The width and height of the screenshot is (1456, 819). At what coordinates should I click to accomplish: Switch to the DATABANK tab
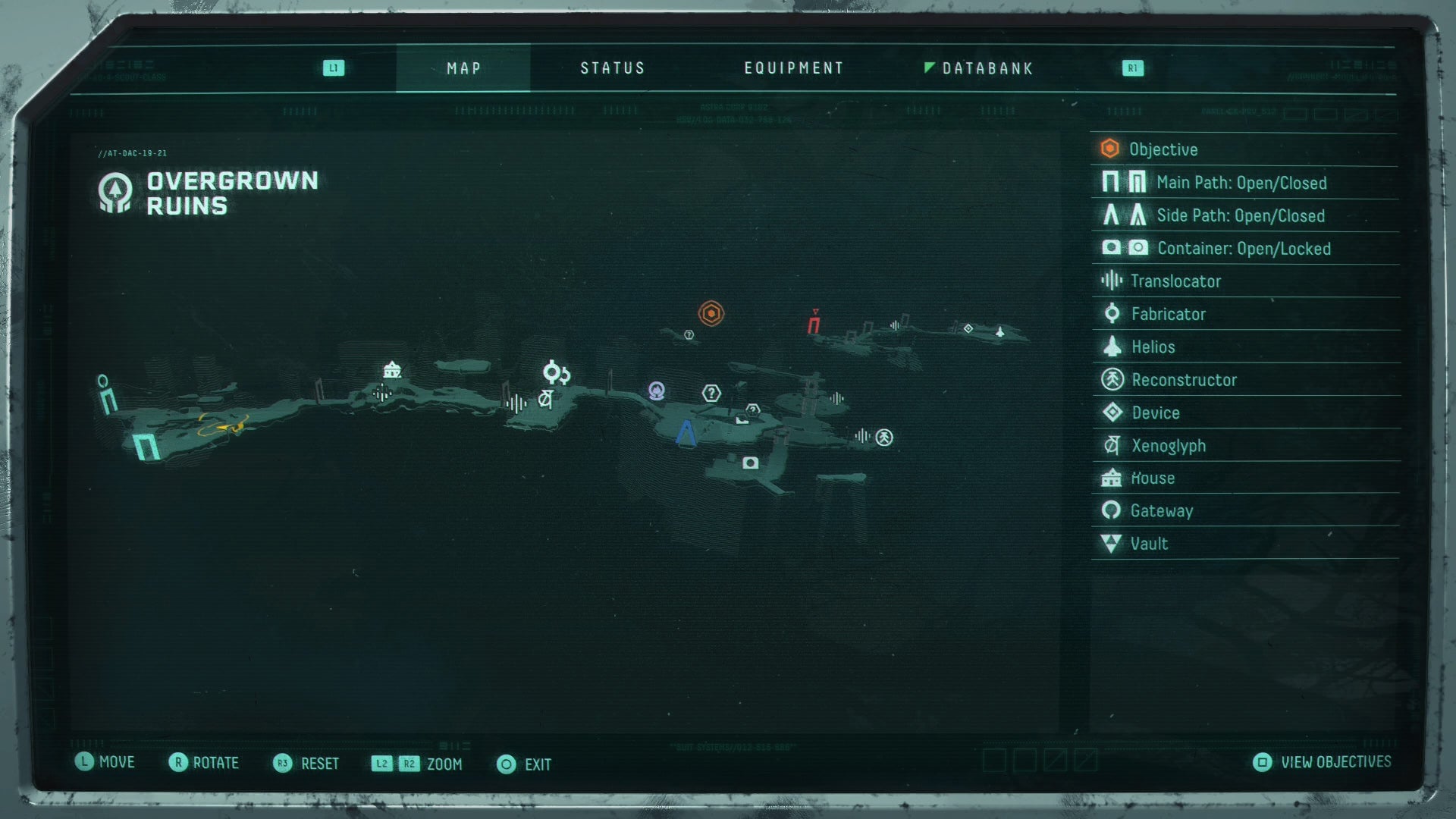click(987, 67)
